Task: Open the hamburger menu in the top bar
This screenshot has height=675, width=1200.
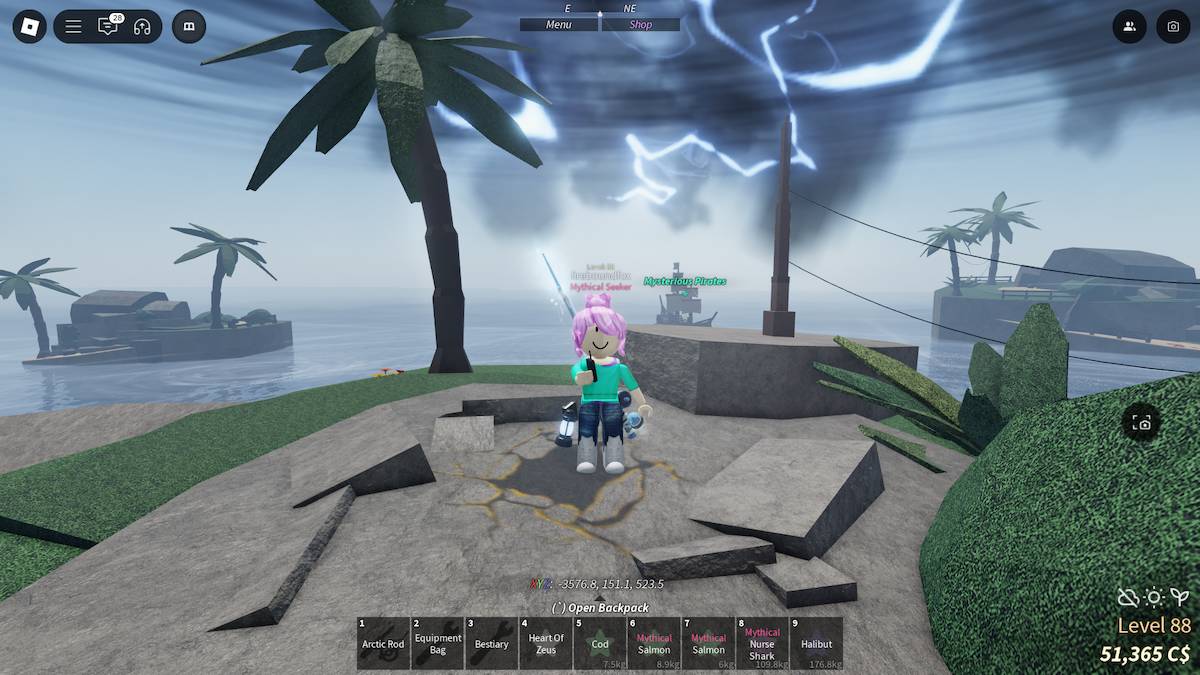Action: pos(73,26)
